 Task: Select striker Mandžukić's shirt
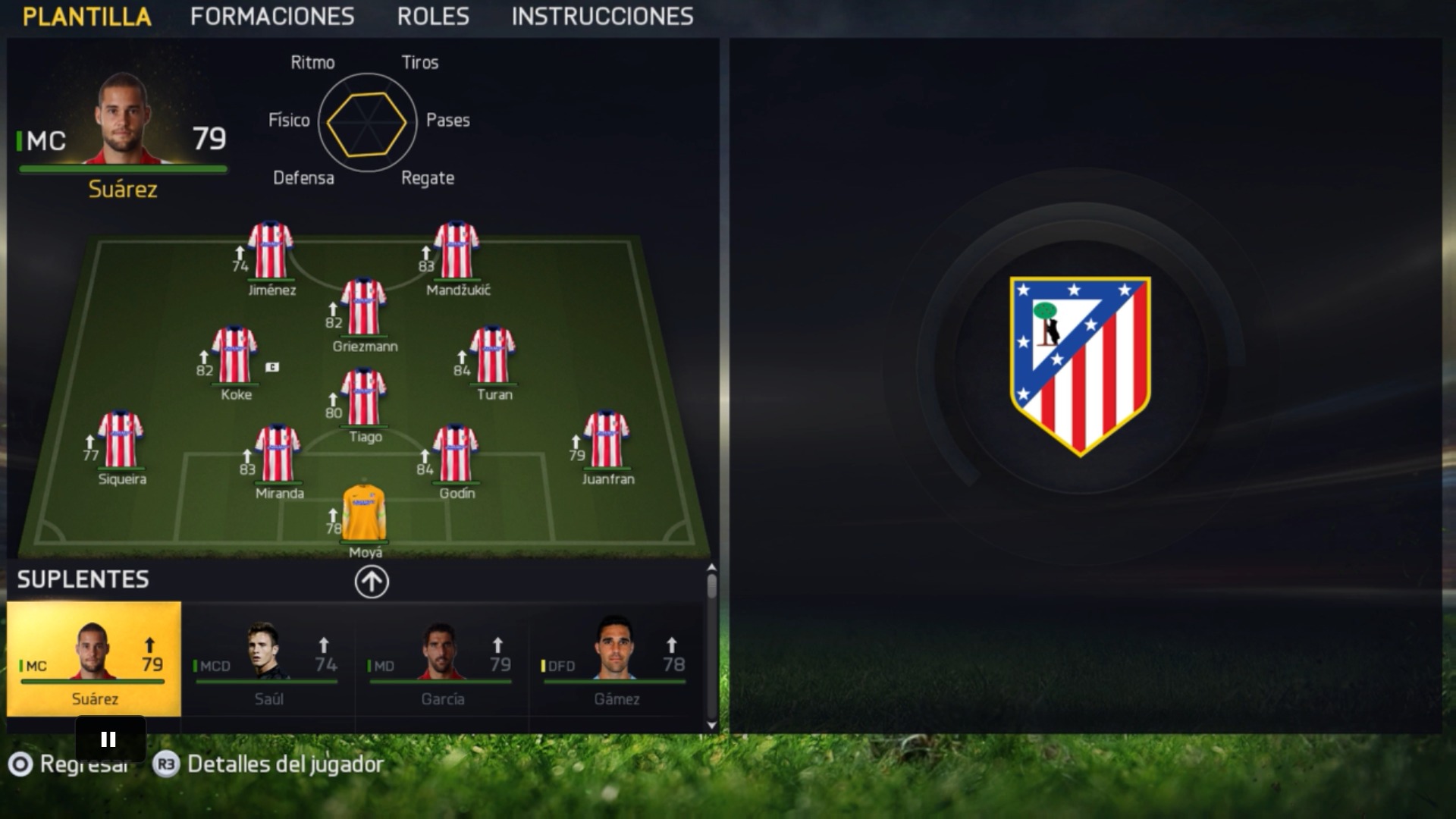pyautogui.click(x=457, y=250)
